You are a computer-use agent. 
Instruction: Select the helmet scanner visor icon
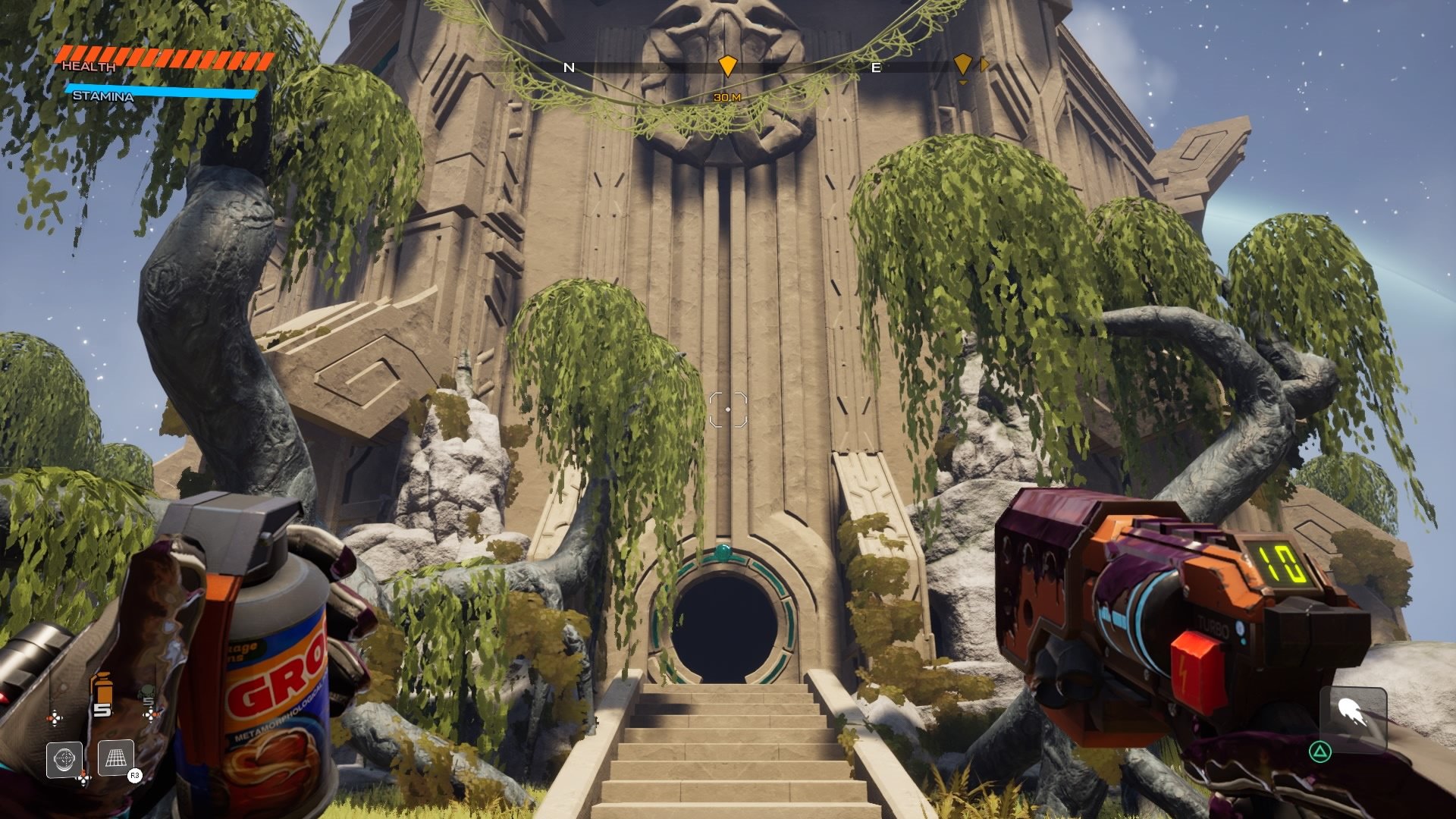tap(64, 759)
